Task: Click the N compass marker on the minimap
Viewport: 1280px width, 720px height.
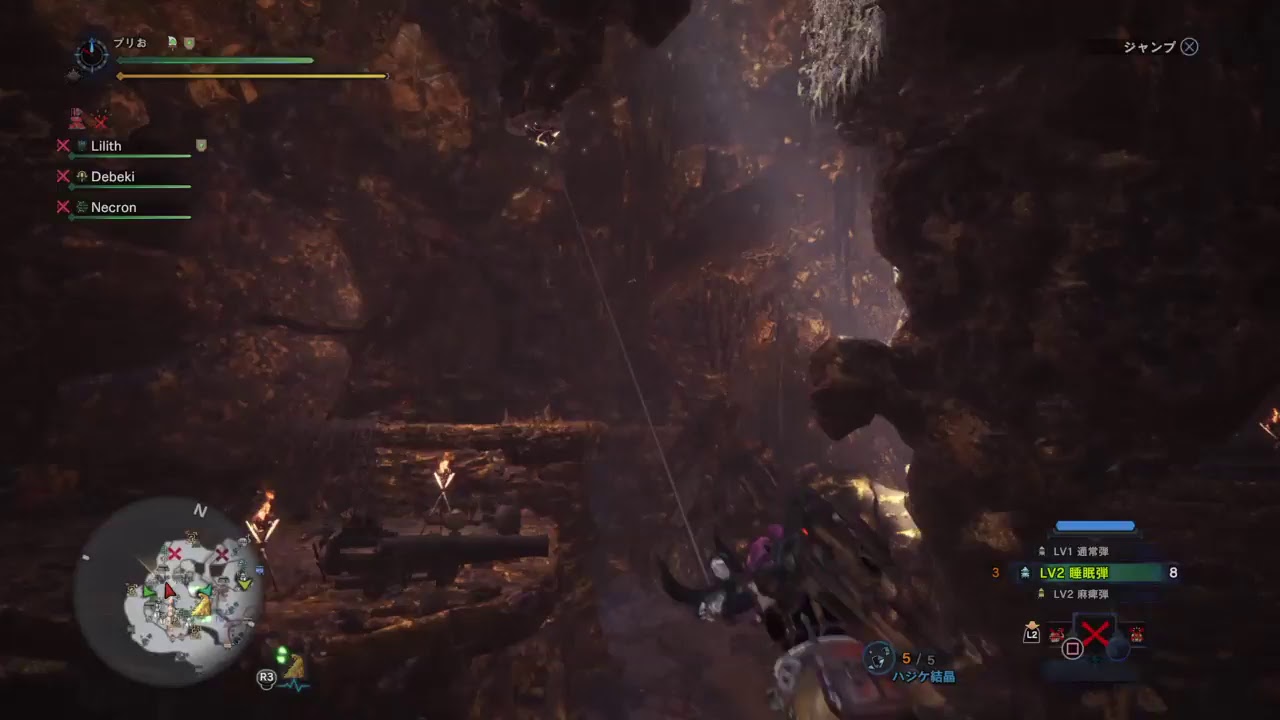Action: click(x=199, y=511)
